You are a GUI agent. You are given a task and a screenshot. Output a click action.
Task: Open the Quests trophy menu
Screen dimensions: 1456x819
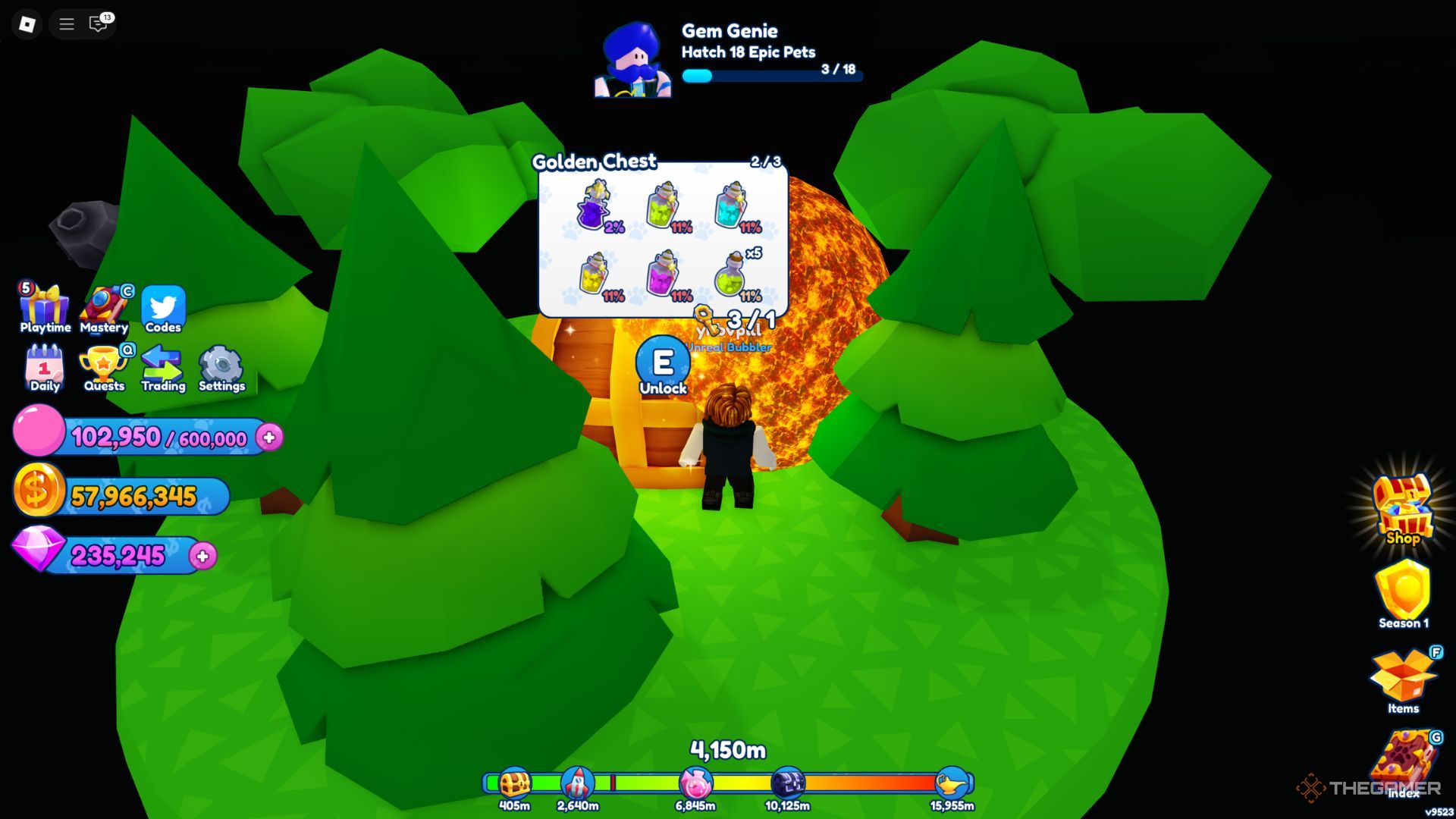coord(104,367)
